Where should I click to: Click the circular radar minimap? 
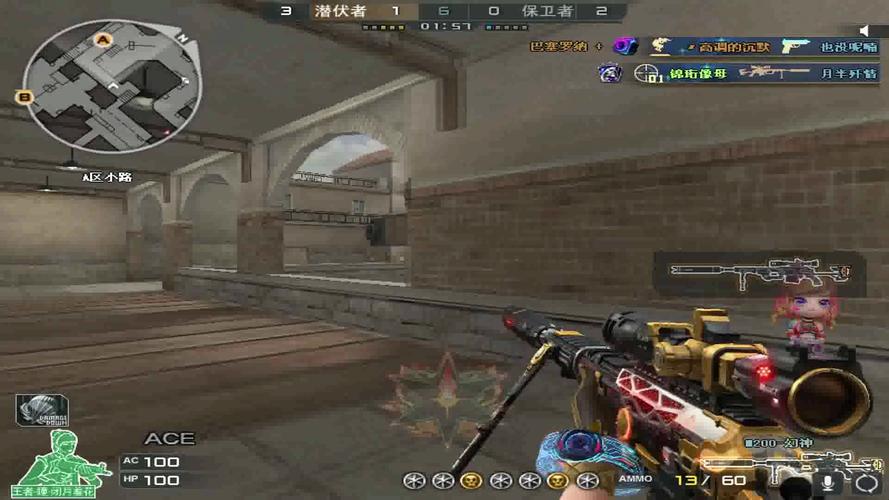pos(111,86)
